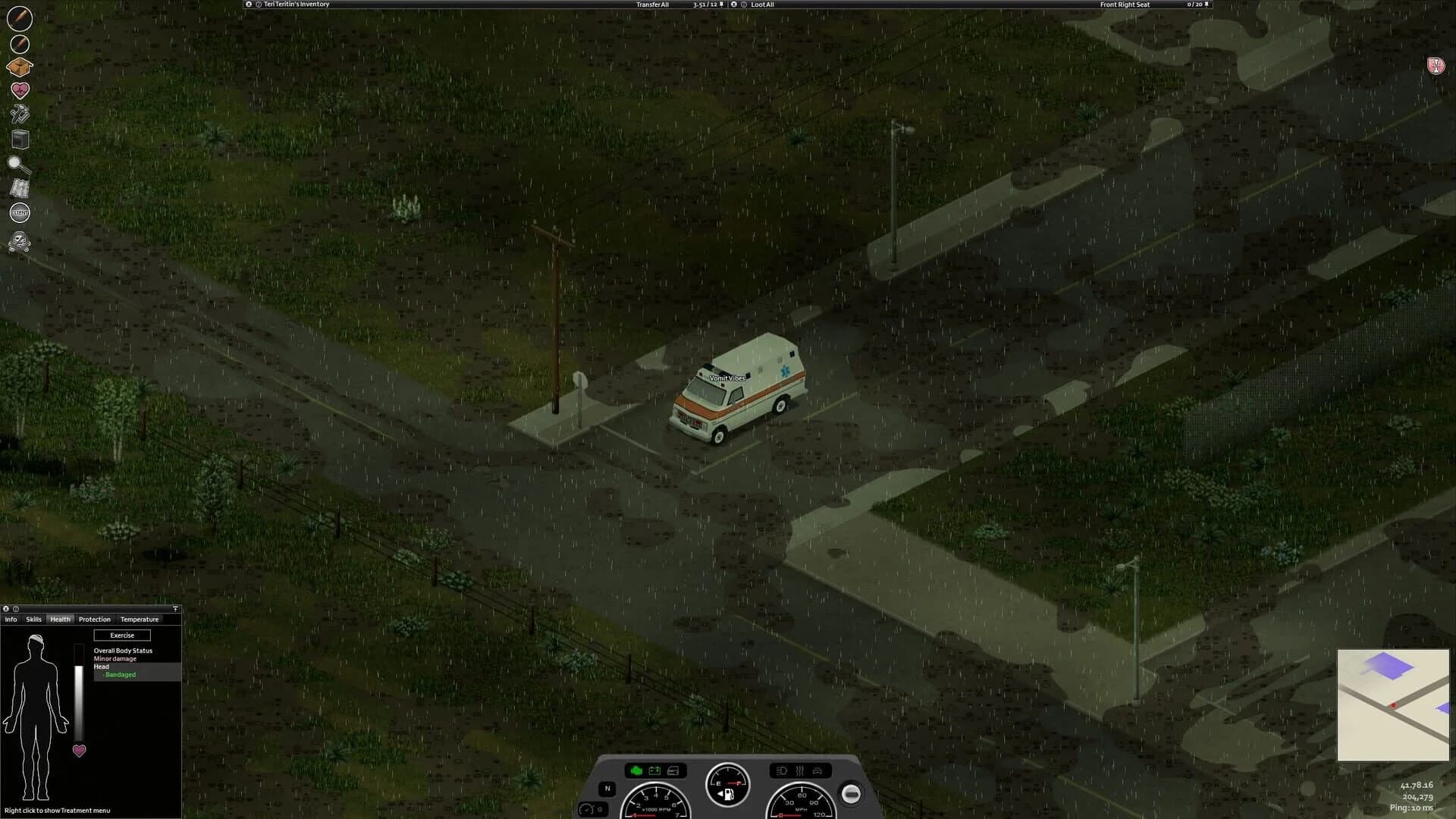Open inventory via the cardboard box icon

click(x=19, y=67)
